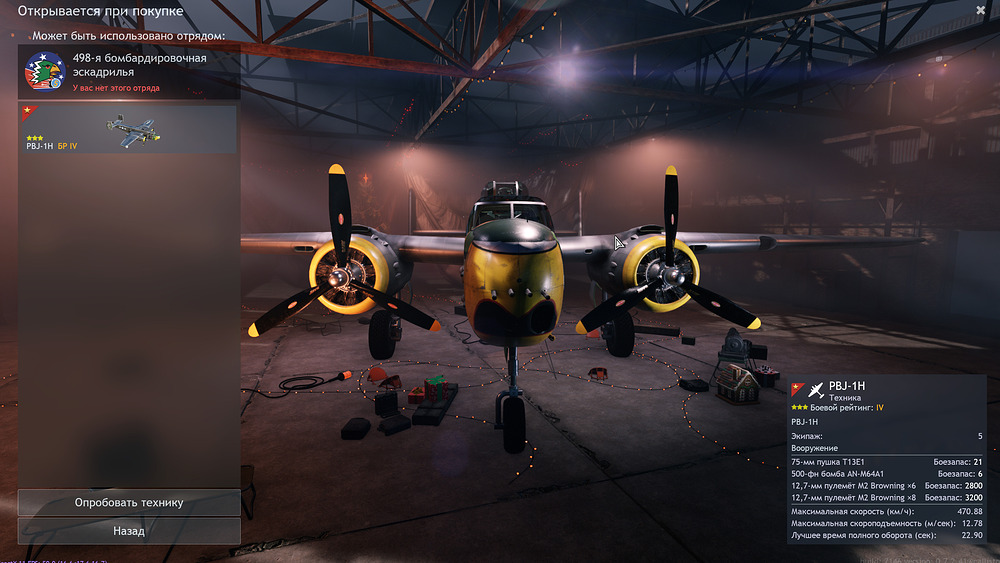Close the window with the X
This screenshot has height=563, width=1000.
coord(980,10)
